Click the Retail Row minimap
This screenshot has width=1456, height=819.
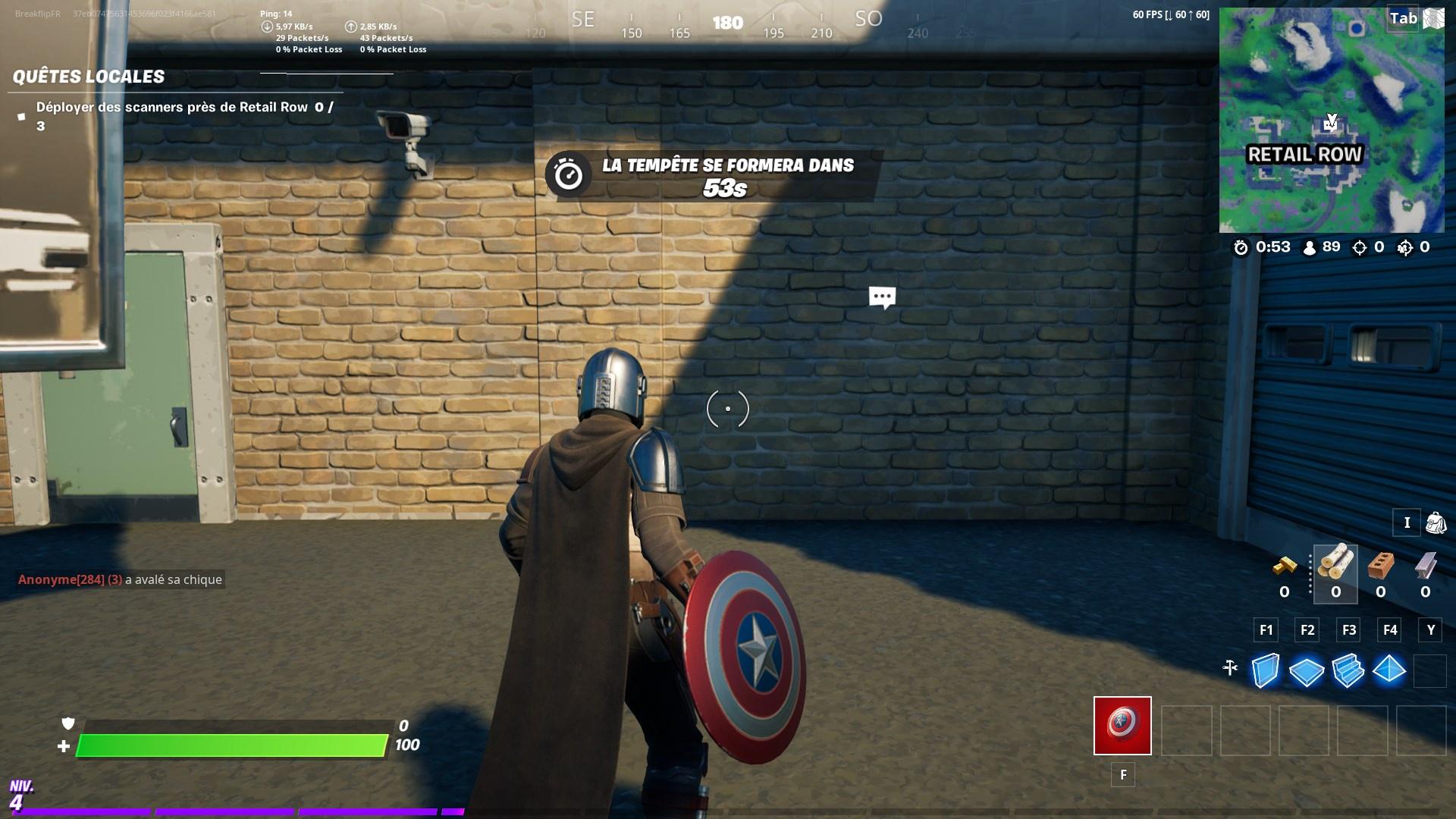click(x=1331, y=121)
